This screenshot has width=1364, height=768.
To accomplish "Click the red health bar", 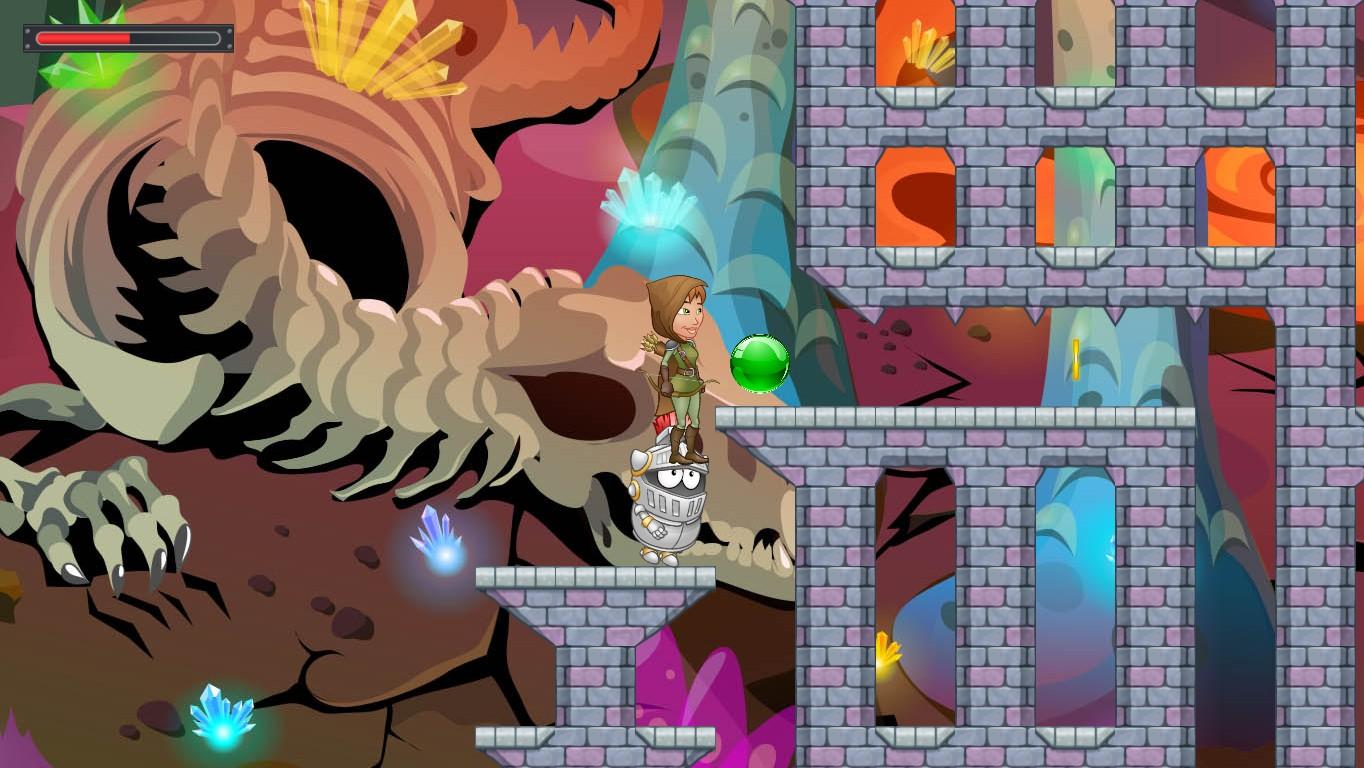I will [x=85, y=40].
